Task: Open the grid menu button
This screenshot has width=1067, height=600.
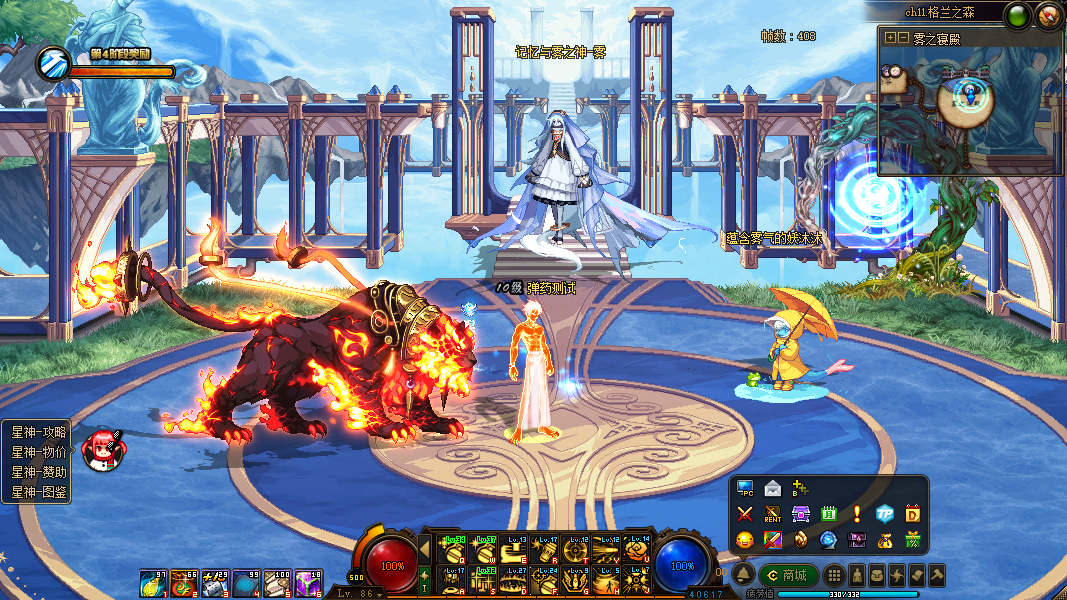Action: (x=833, y=576)
